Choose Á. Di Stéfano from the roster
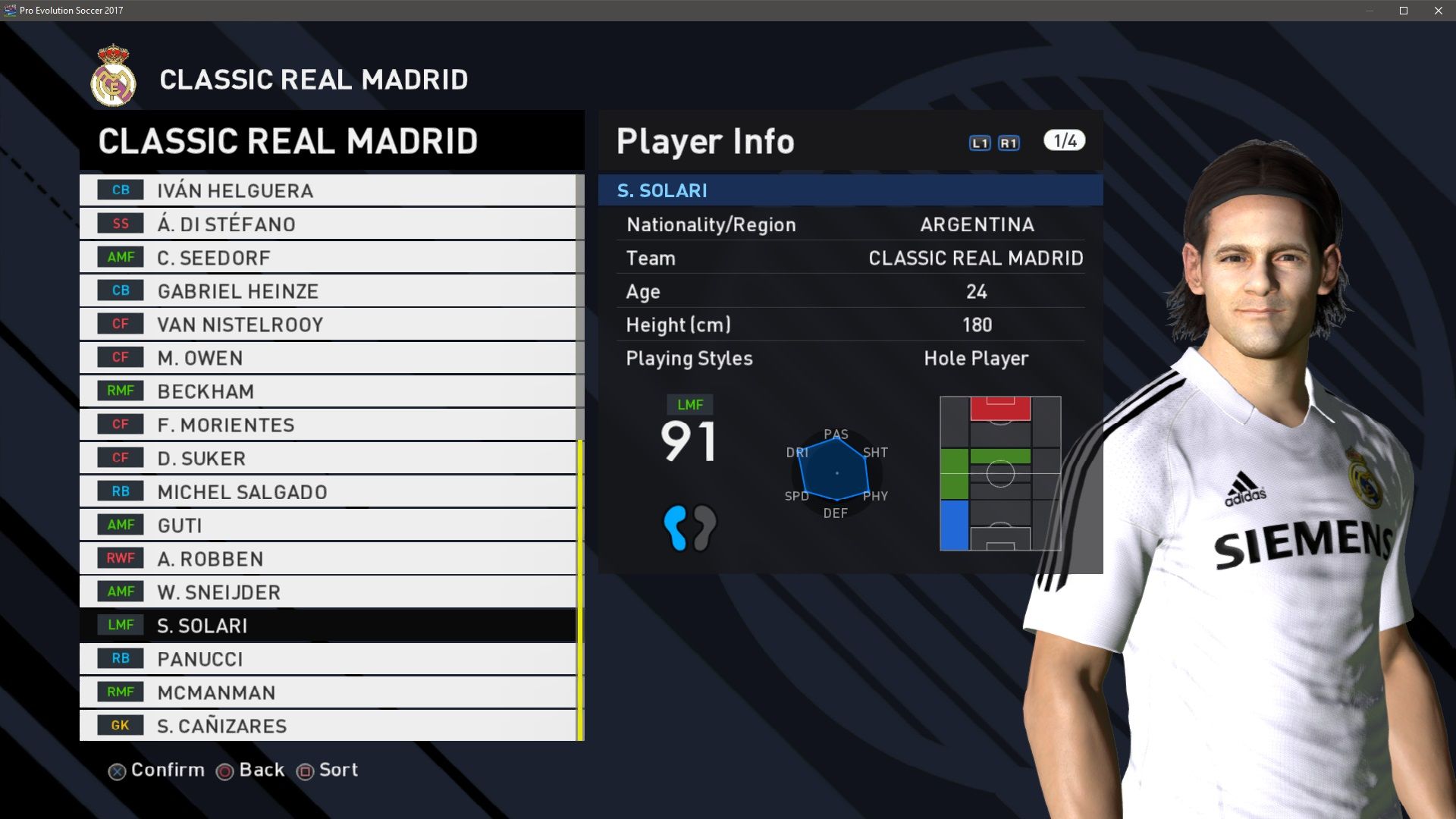1456x819 pixels. pyautogui.click(x=328, y=224)
